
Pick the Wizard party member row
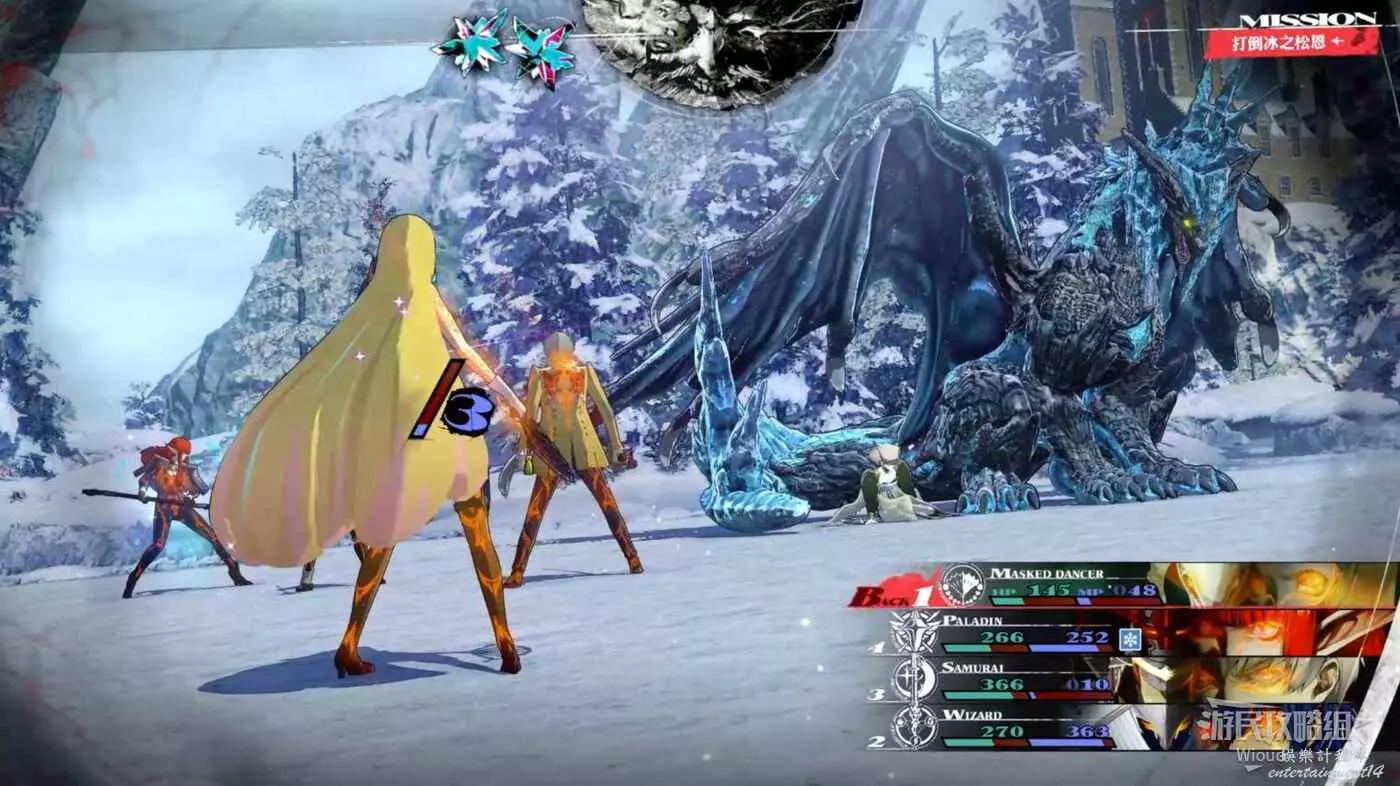pos(1030,727)
